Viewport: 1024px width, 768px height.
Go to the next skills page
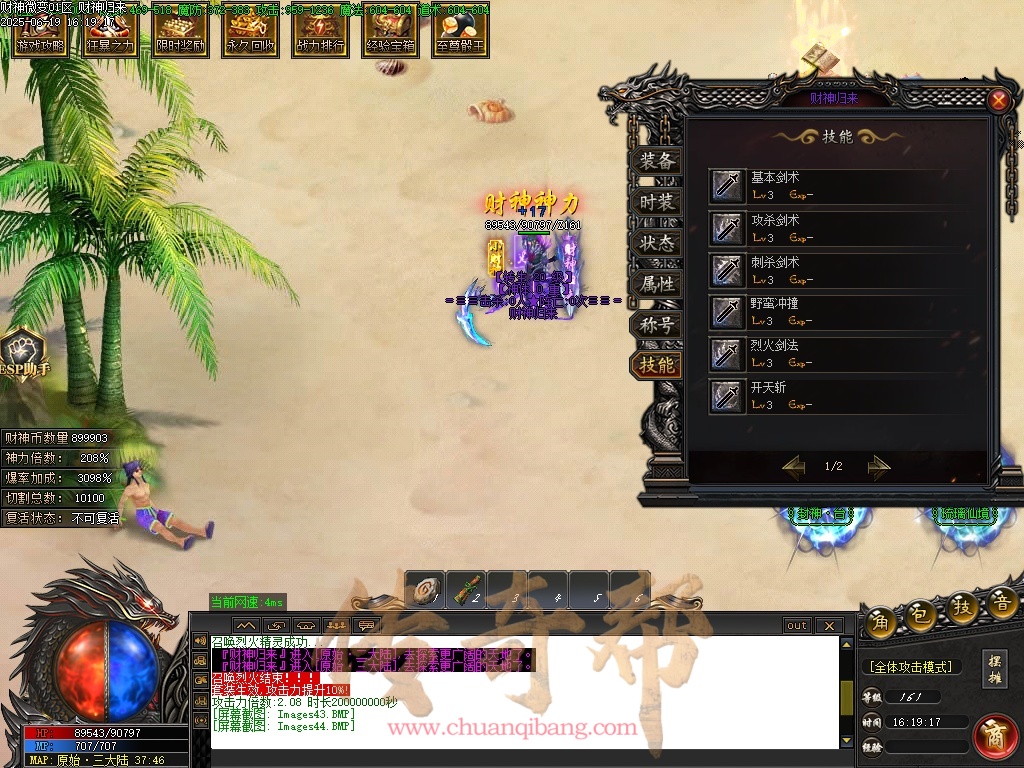pyautogui.click(x=878, y=466)
